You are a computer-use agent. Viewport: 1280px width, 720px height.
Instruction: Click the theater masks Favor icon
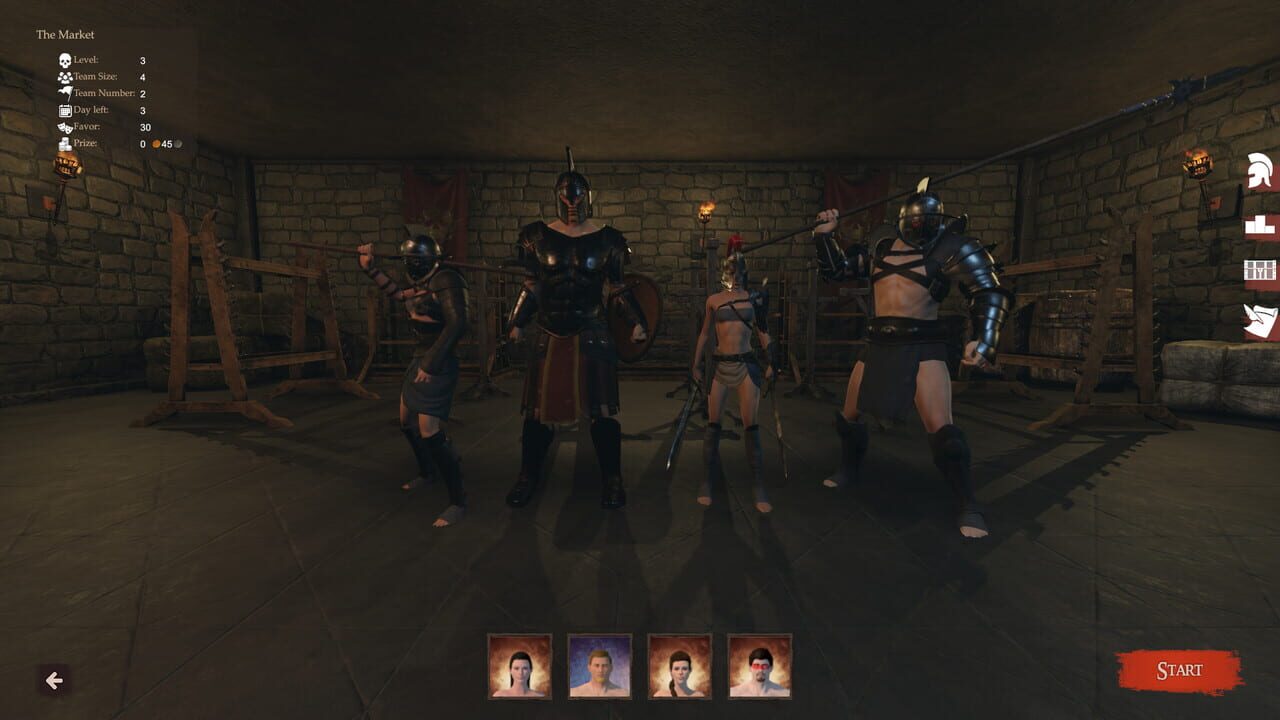point(65,127)
